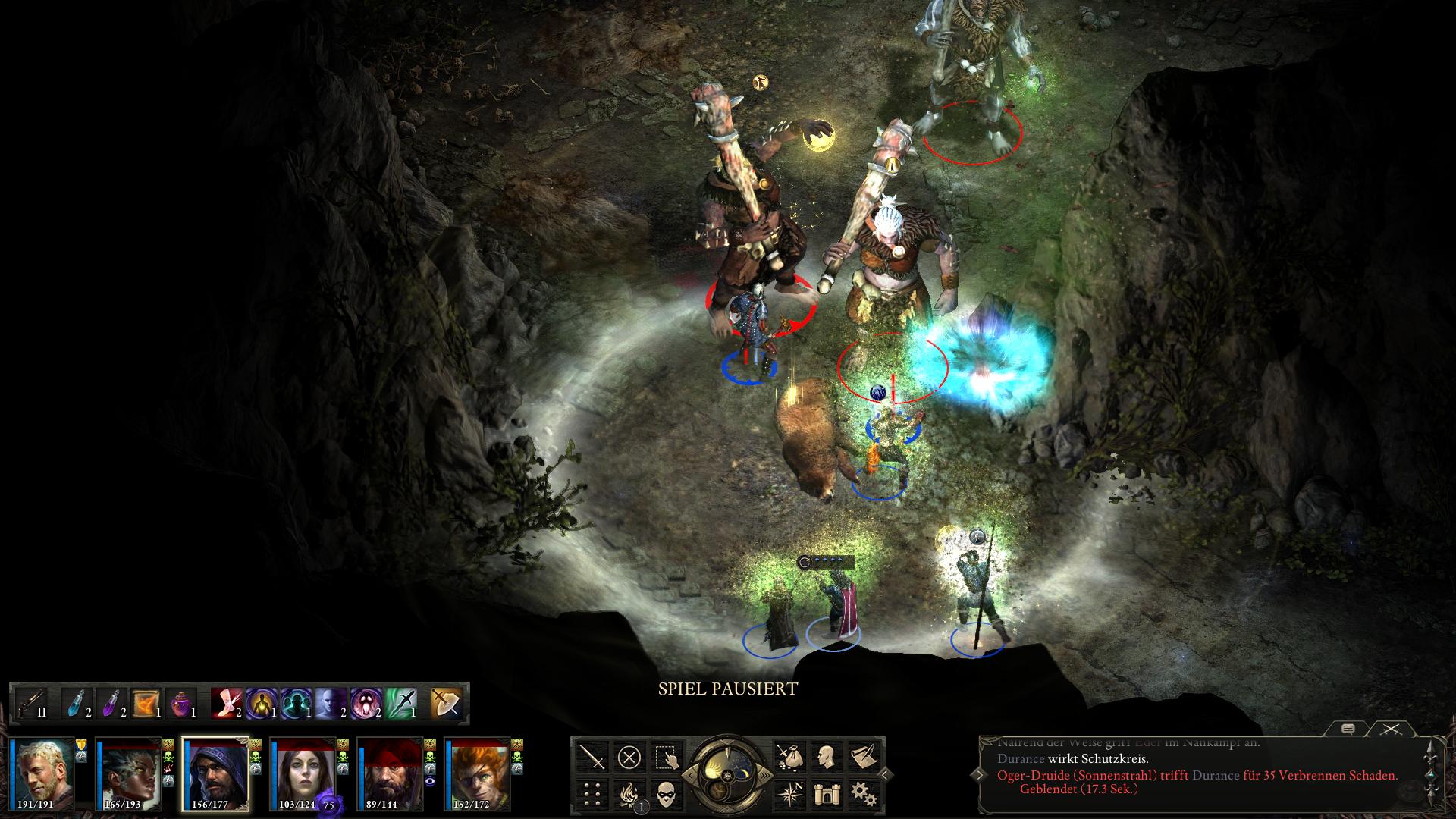Open the inventory loot bag

tap(789, 757)
